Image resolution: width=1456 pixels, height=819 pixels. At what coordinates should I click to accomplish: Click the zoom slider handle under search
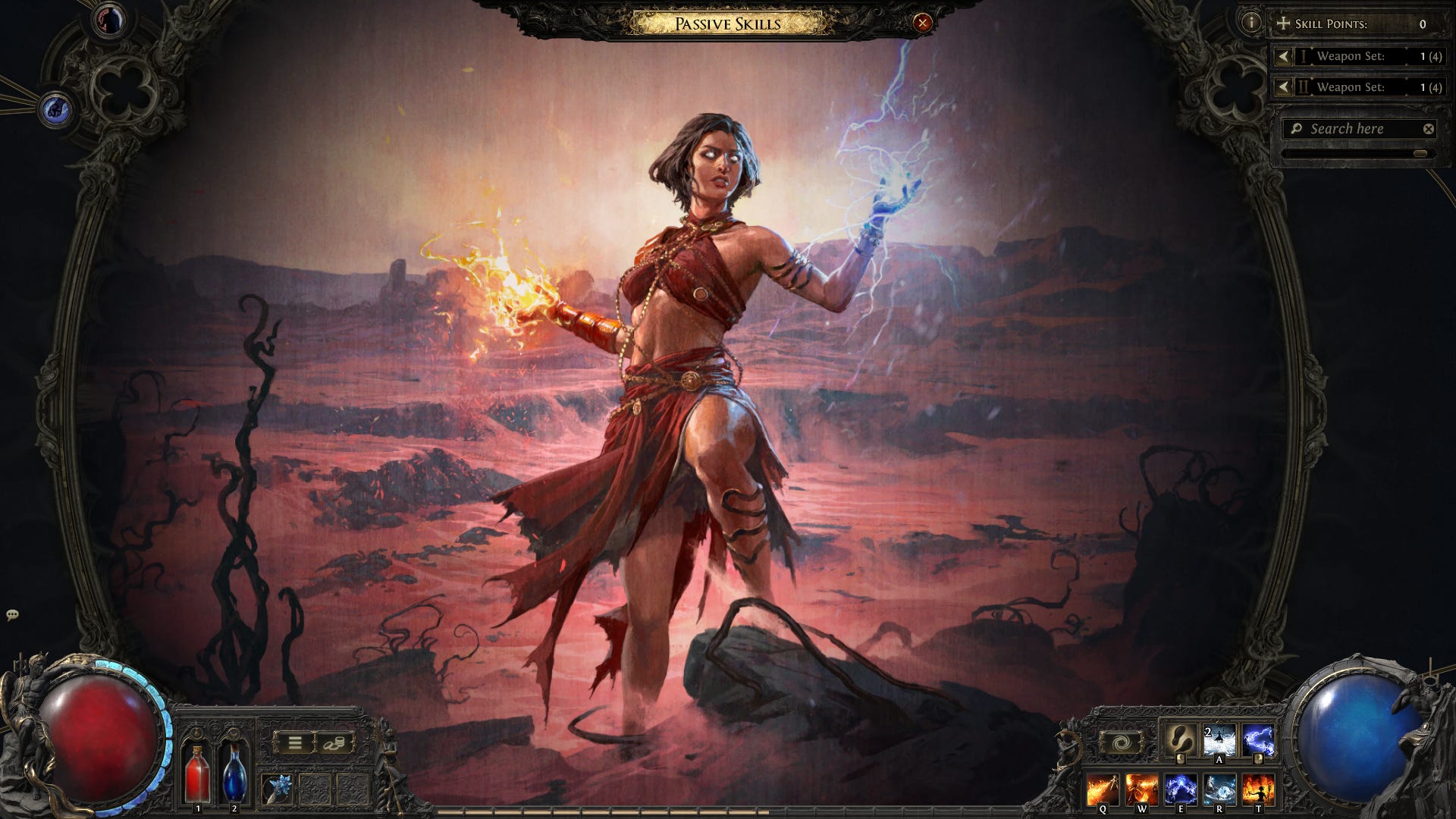[x=1420, y=153]
